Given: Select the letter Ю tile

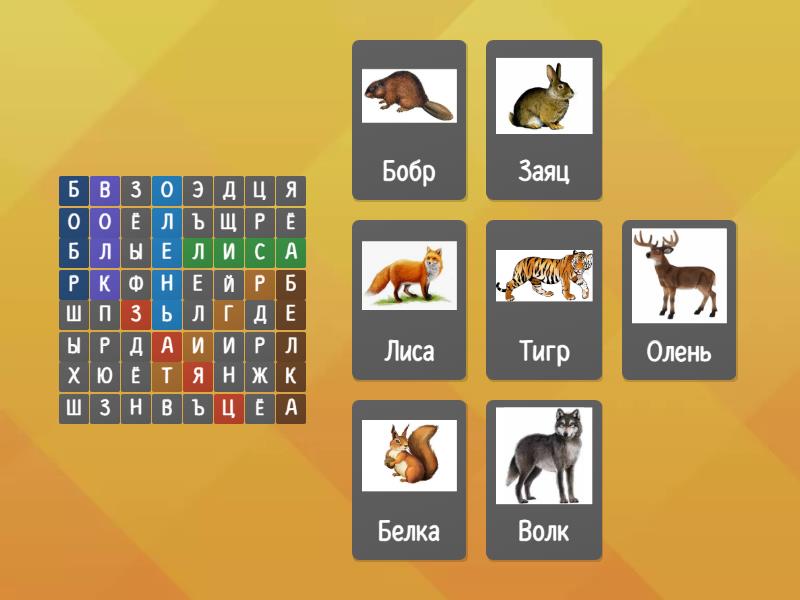Looking at the screenshot, I should [105, 377].
